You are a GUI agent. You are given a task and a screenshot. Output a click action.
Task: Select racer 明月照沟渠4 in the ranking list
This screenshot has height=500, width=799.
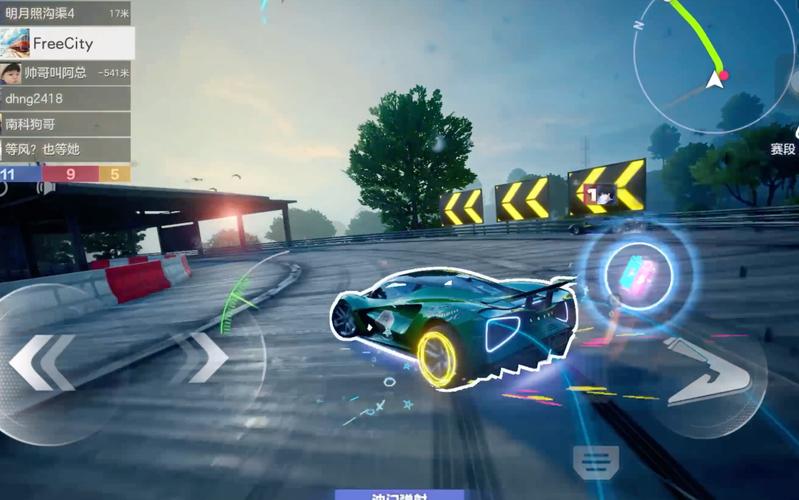tap(66, 13)
